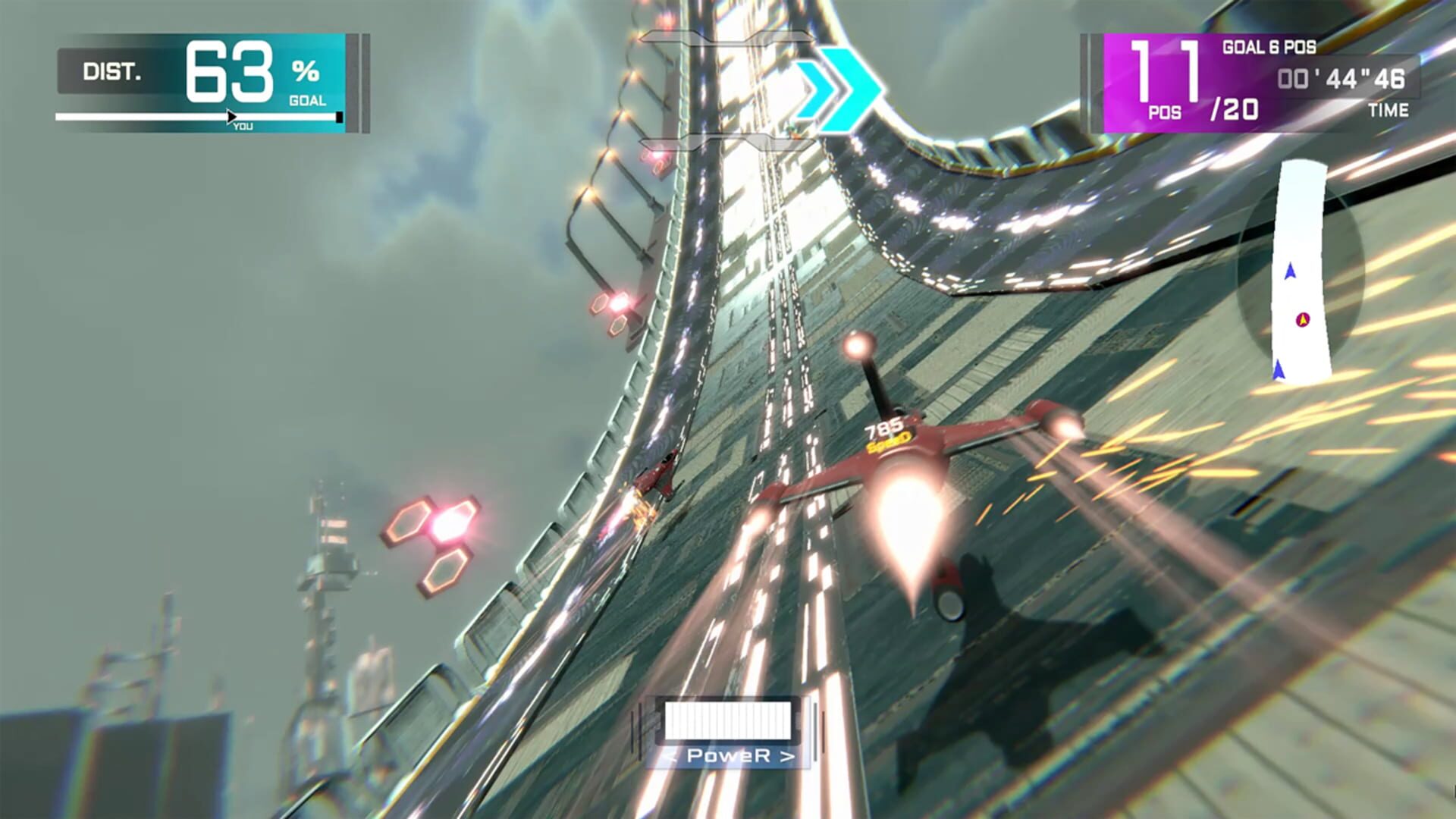
Task: Click the upper blue rival arrow on minimap
Action: 1289,269
